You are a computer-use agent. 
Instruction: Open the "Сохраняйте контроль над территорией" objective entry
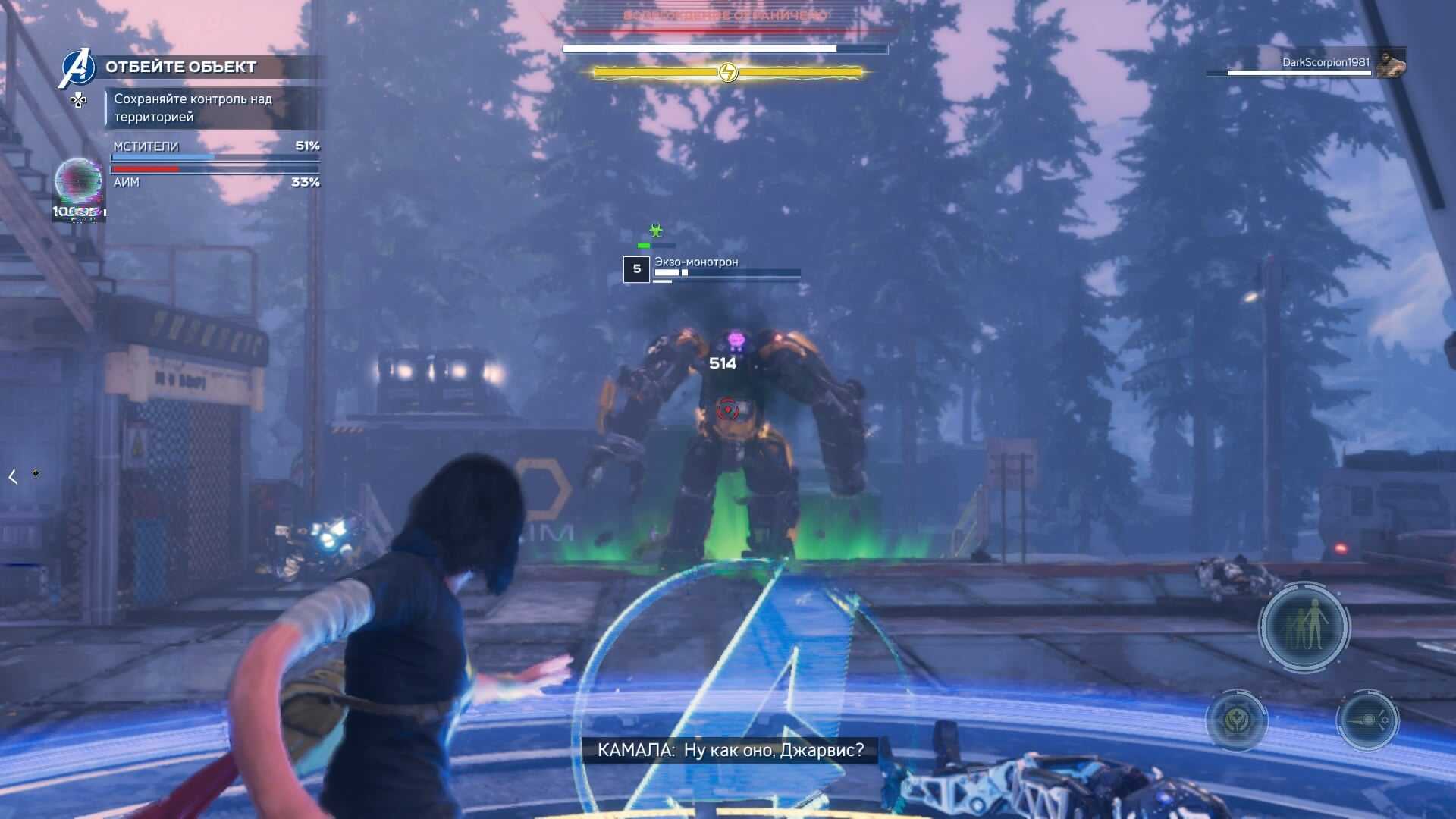coord(193,108)
